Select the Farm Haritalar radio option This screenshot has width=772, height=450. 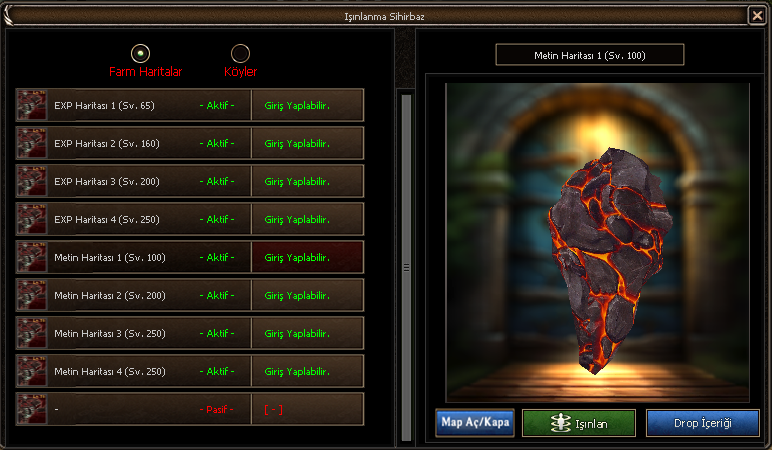click(140, 53)
